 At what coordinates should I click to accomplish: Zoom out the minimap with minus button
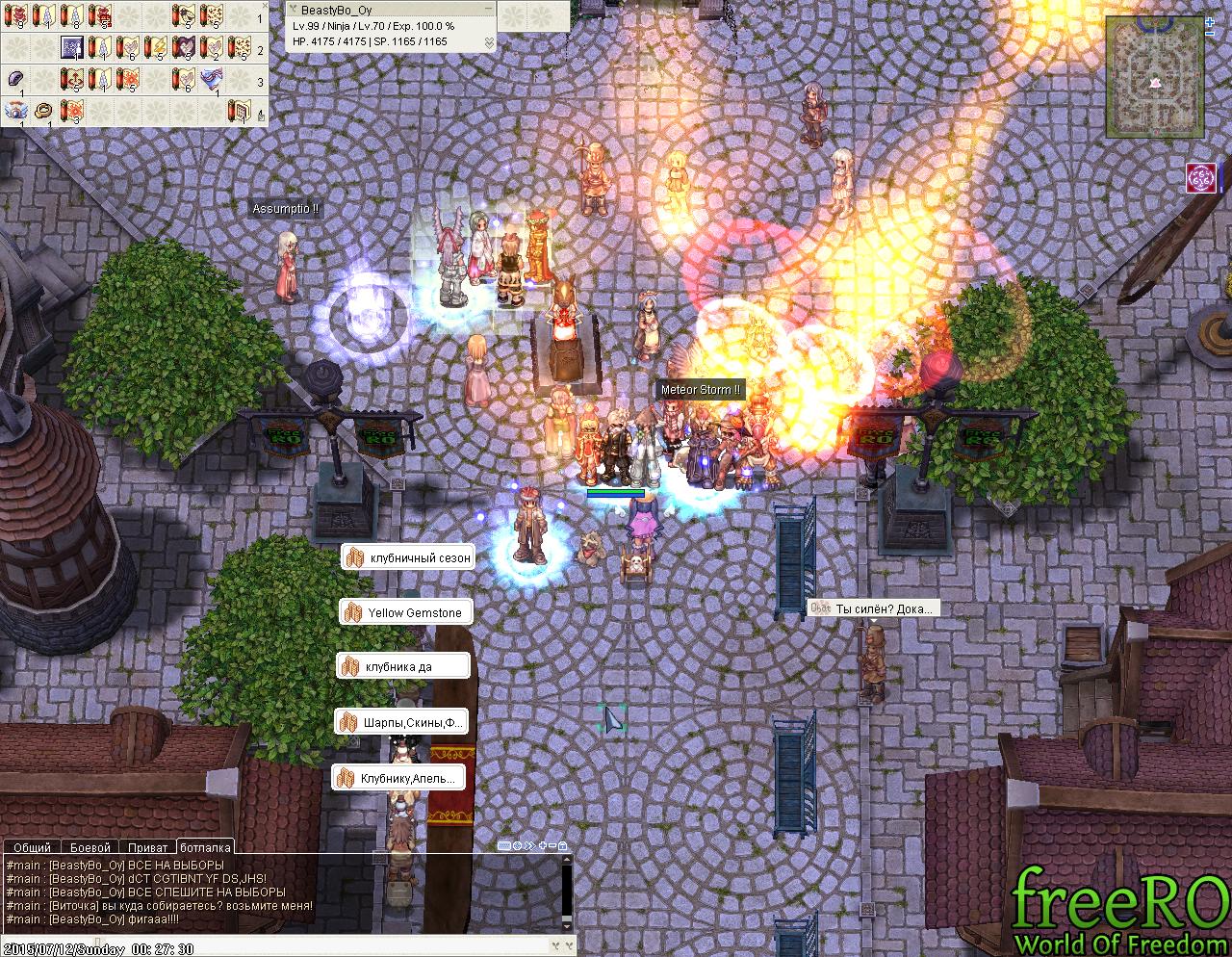[1210, 34]
